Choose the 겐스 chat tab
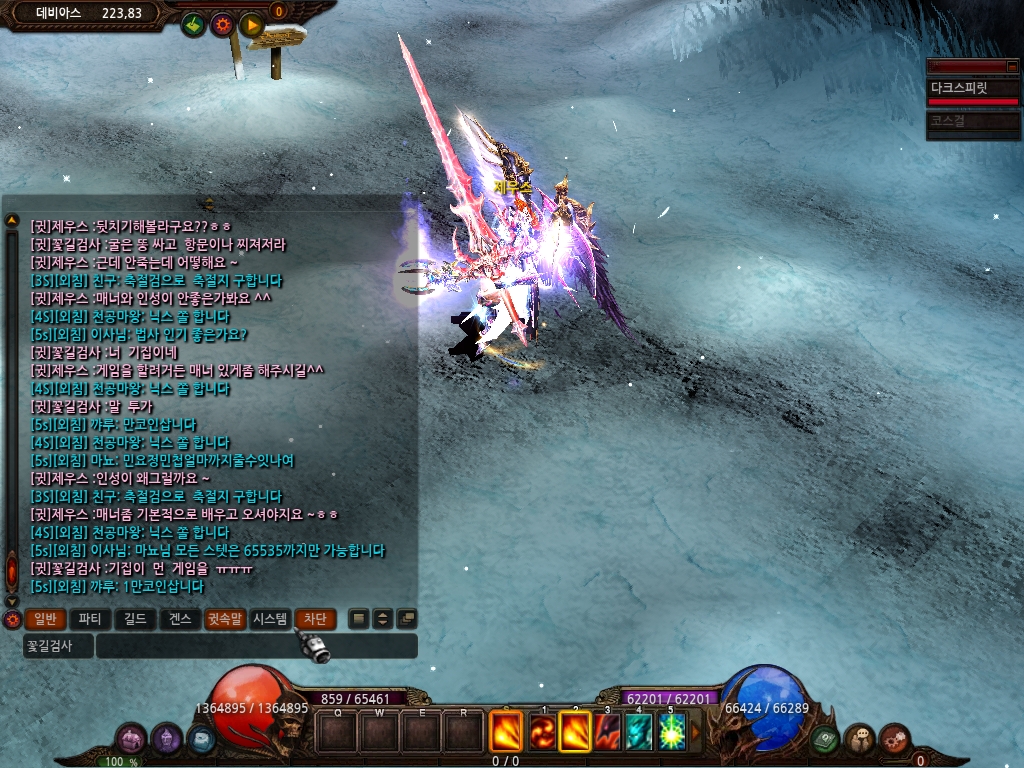The image size is (1024, 768). click(180, 619)
